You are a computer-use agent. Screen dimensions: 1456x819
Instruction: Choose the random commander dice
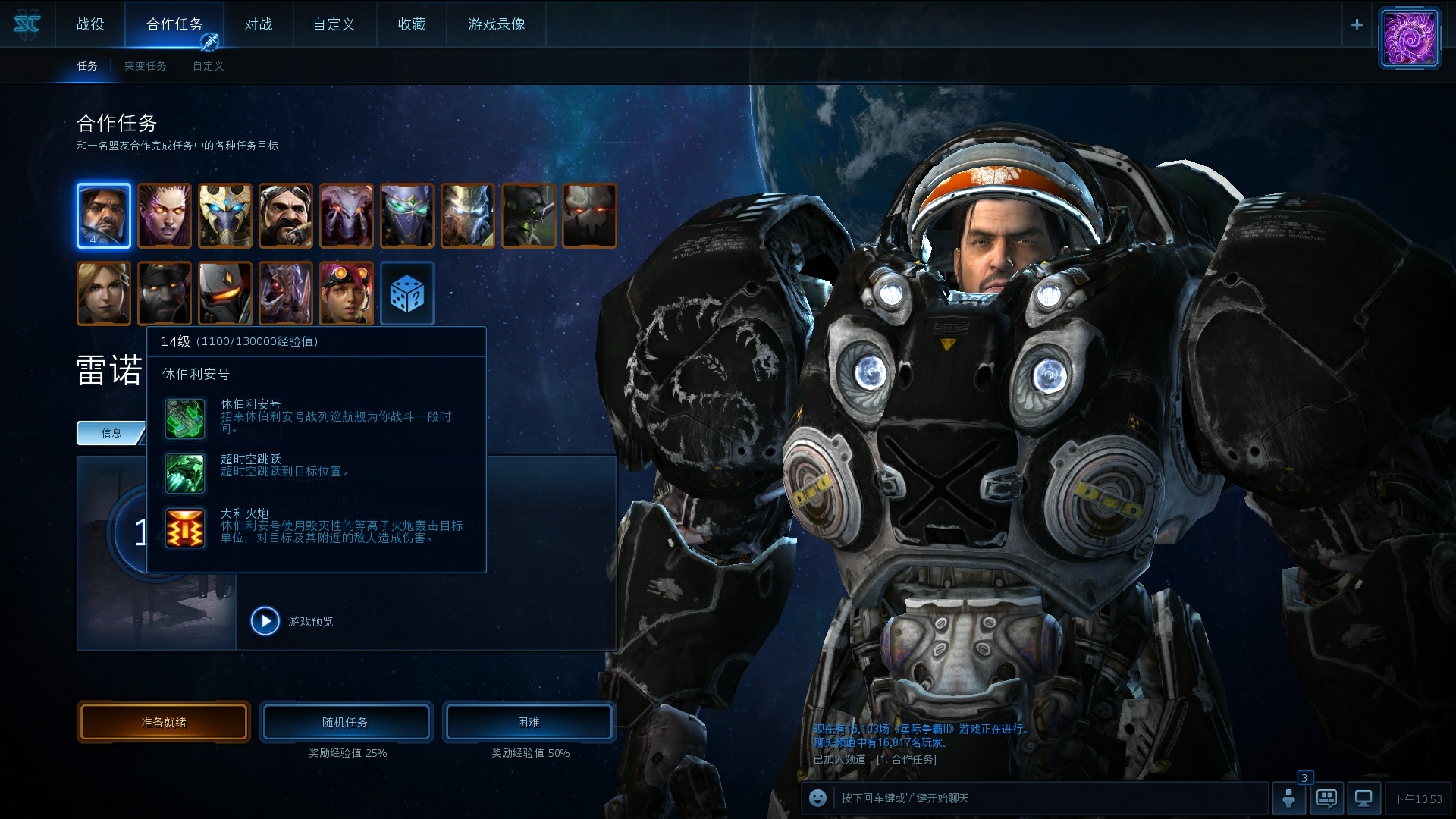(x=407, y=294)
